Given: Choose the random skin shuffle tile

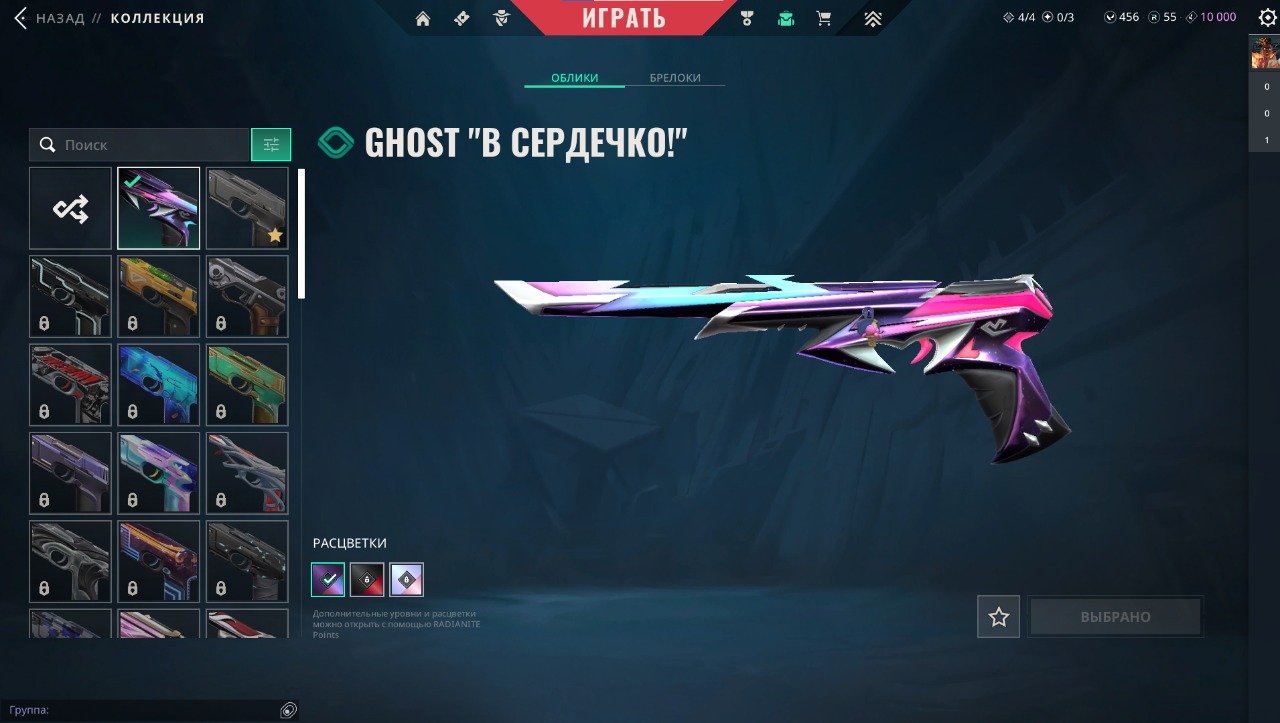Looking at the screenshot, I should coord(70,208).
